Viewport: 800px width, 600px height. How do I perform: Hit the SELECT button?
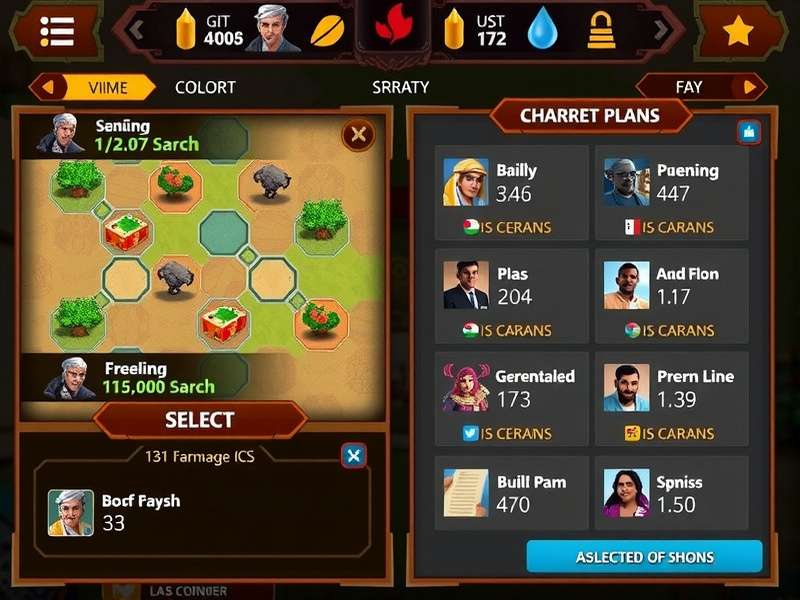click(x=200, y=420)
